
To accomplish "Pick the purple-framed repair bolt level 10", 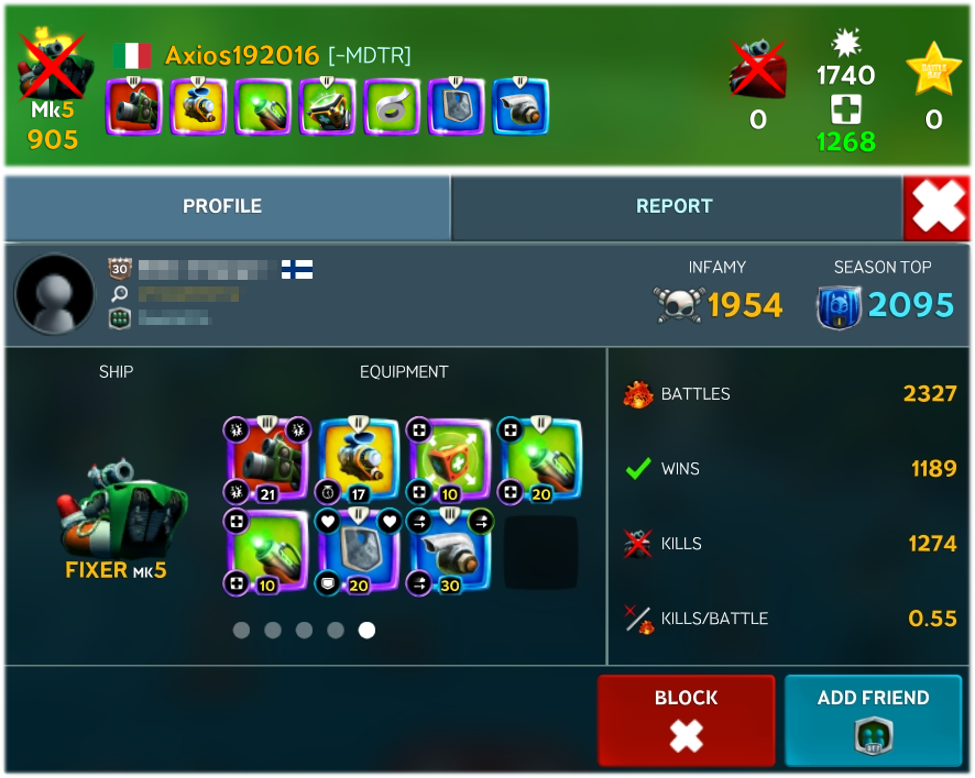I will (x=266, y=551).
